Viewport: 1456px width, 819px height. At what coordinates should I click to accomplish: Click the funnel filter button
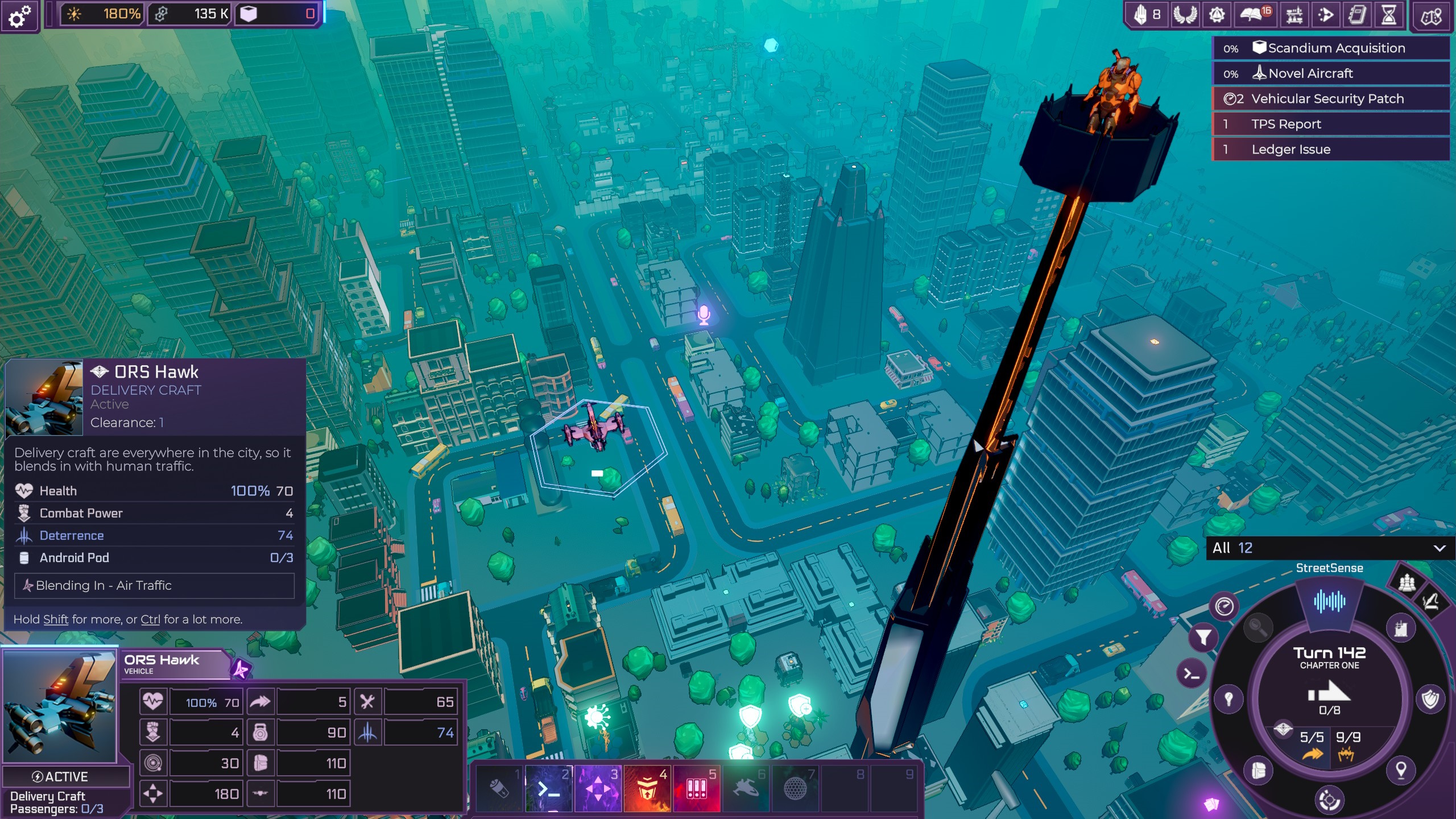[x=1203, y=637]
